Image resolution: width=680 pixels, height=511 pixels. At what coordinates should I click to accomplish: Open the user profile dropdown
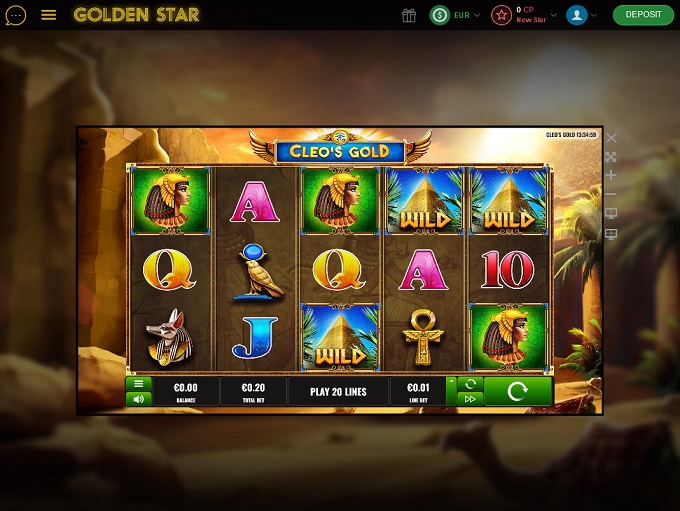click(x=581, y=15)
